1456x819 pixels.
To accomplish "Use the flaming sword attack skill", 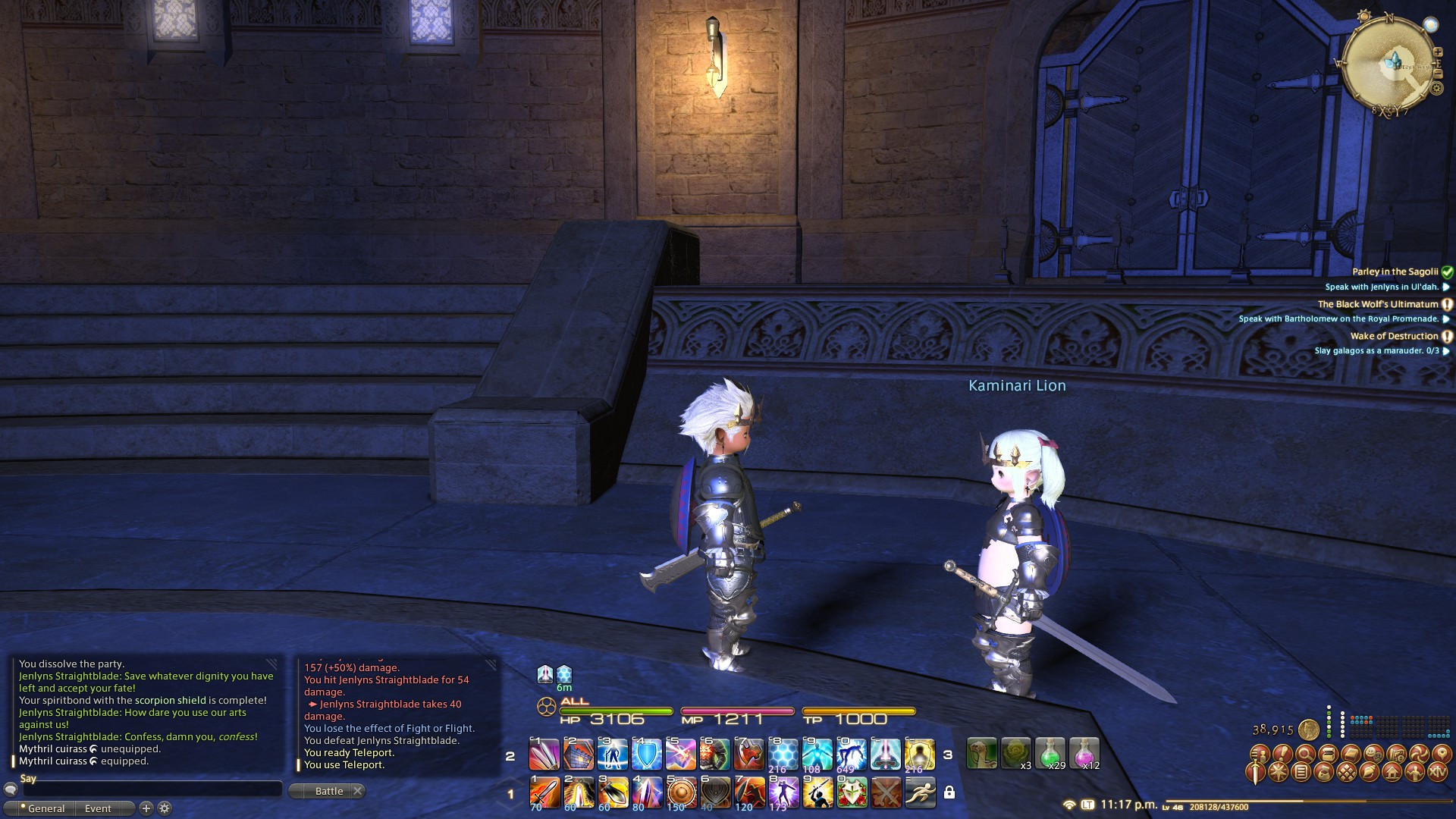I will tap(544, 792).
